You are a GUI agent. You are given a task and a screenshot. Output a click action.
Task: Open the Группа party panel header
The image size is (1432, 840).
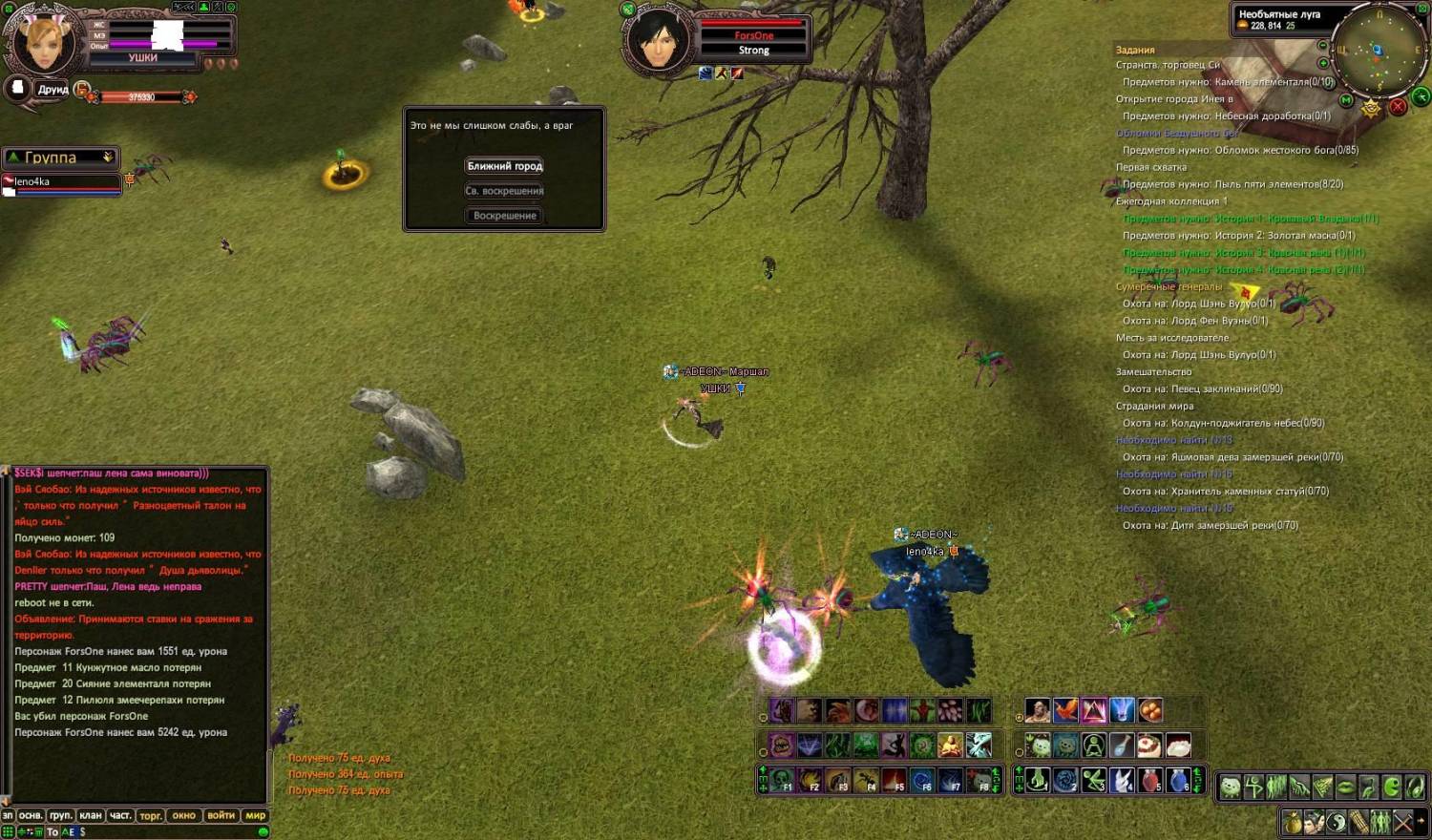coord(59,157)
